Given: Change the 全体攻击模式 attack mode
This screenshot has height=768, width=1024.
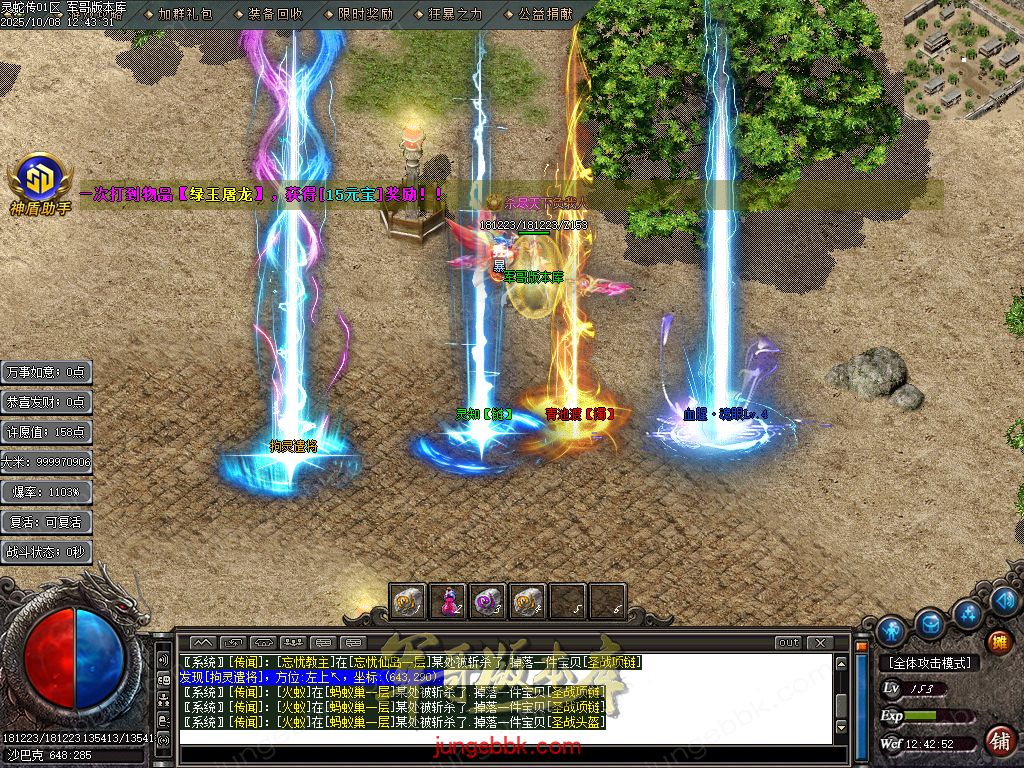Looking at the screenshot, I should [930, 662].
